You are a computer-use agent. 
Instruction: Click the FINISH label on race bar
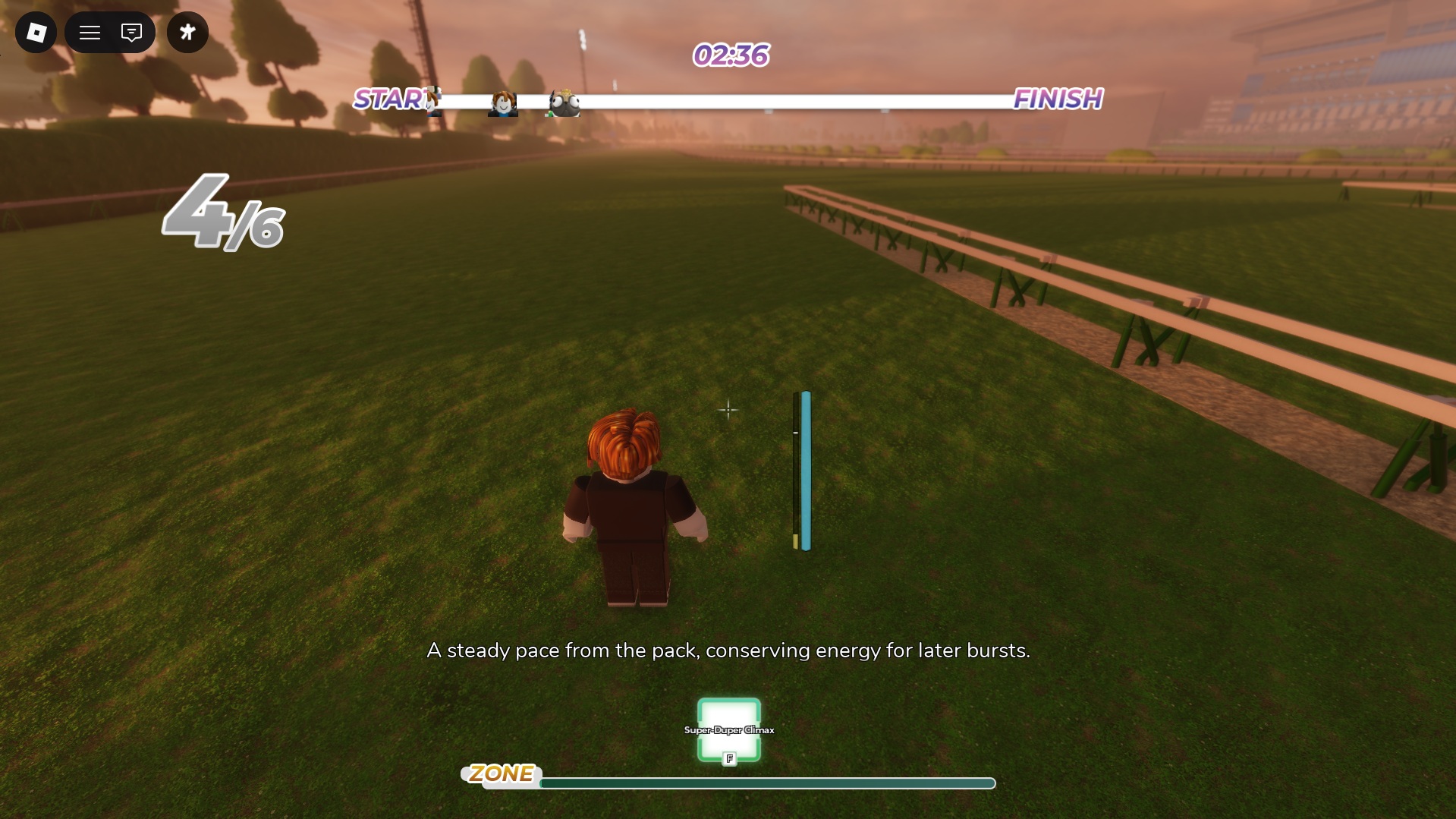(1058, 99)
